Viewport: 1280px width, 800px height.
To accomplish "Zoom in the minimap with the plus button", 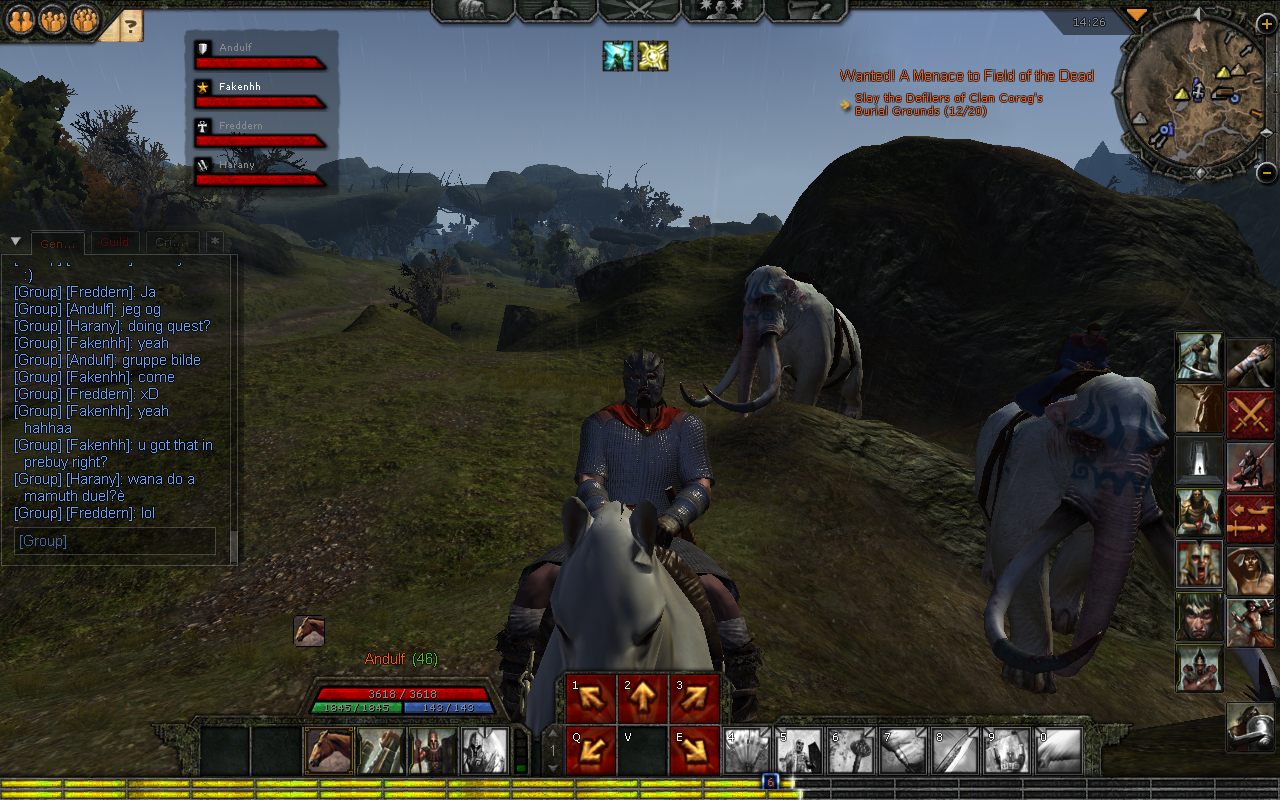I will click(x=1265, y=24).
